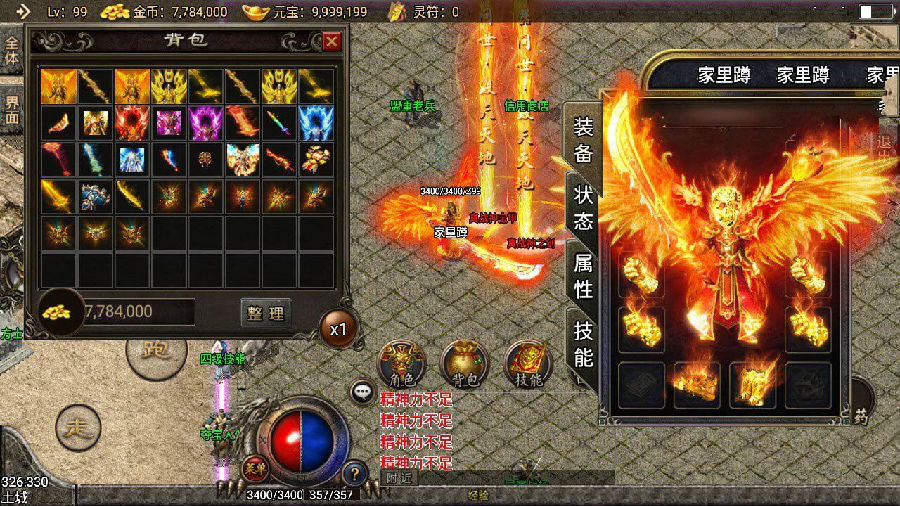Open the 角色 character panel
This screenshot has width=900, height=506.
tap(402, 365)
